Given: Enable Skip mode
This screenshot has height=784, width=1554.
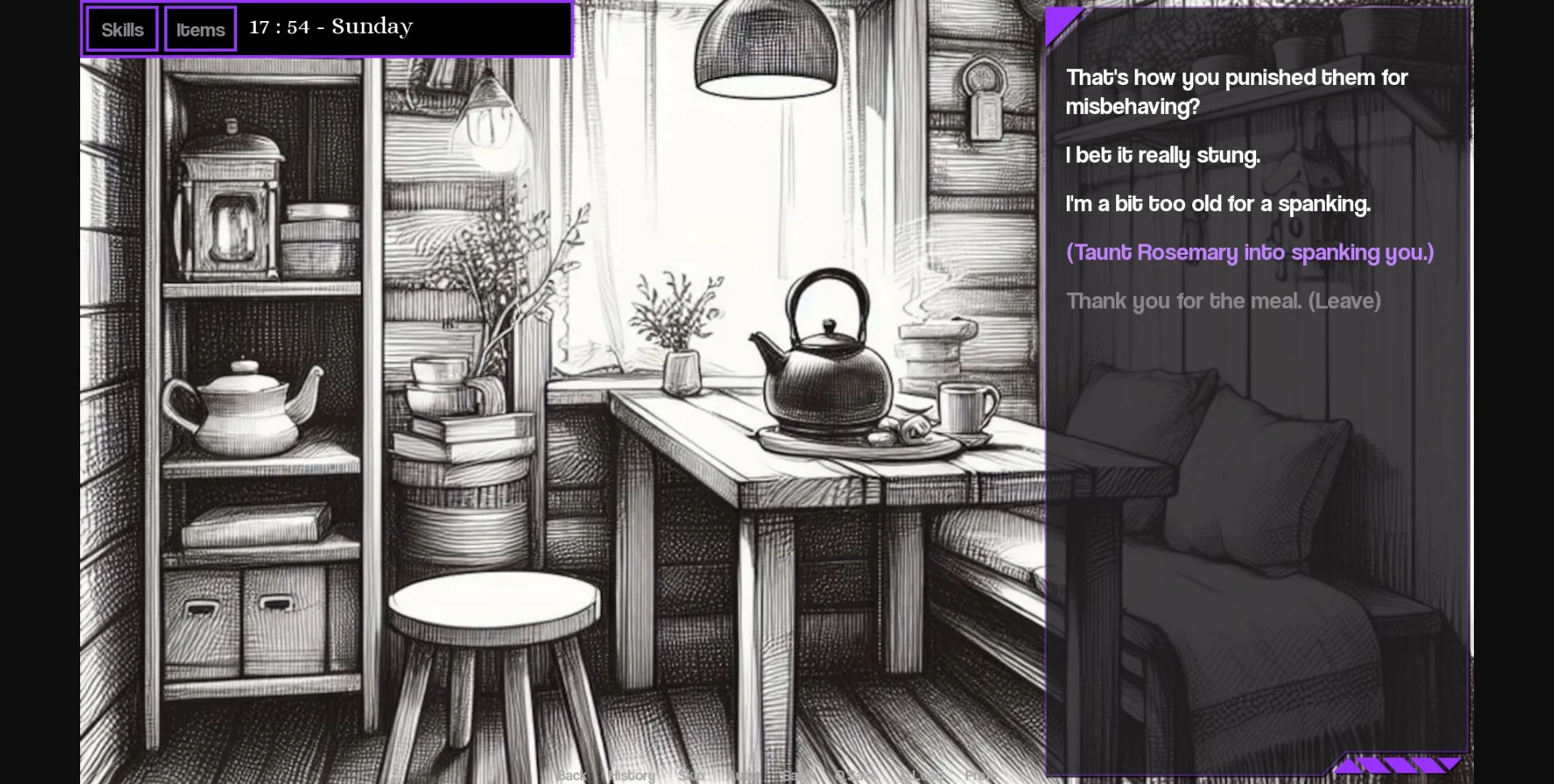Looking at the screenshot, I should click(693, 775).
